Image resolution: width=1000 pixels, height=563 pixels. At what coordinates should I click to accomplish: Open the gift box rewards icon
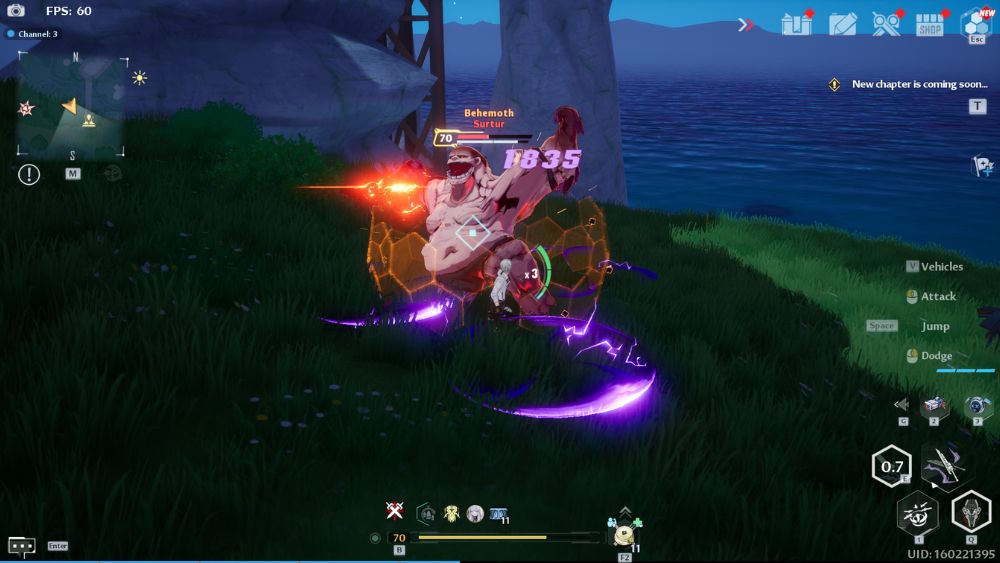click(796, 24)
